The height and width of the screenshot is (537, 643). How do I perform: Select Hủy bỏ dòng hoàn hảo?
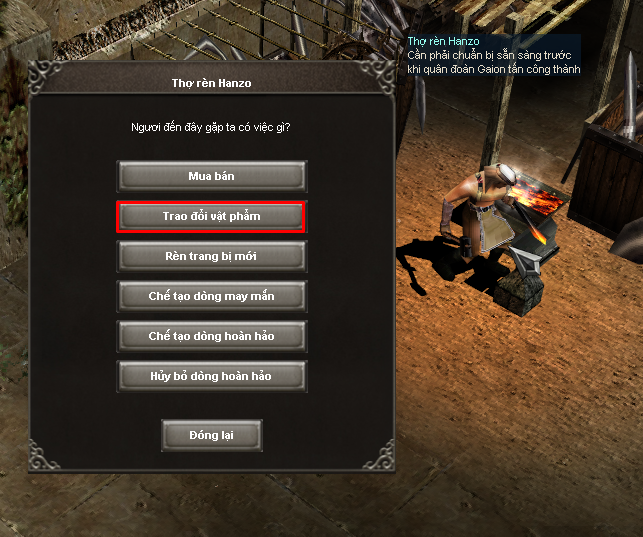pyautogui.click(x=211, y=376)
